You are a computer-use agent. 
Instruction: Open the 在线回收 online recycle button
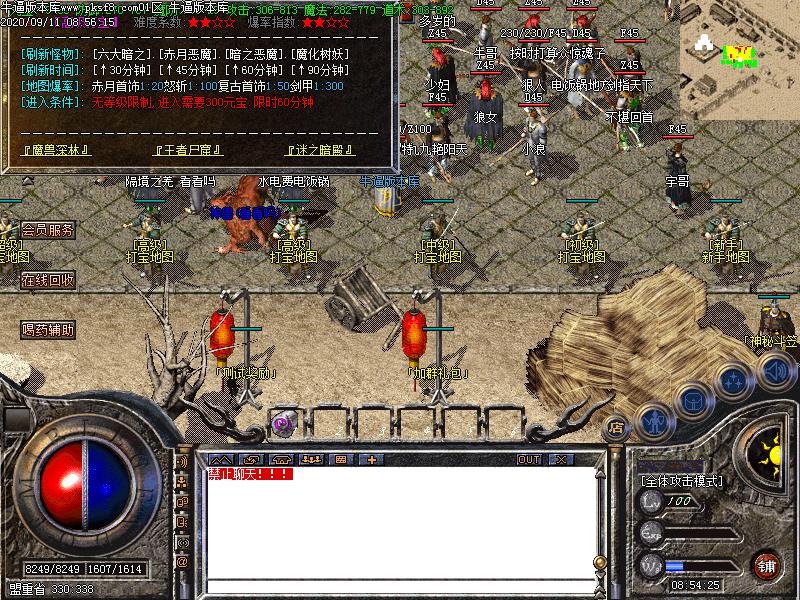pos(48,280)
